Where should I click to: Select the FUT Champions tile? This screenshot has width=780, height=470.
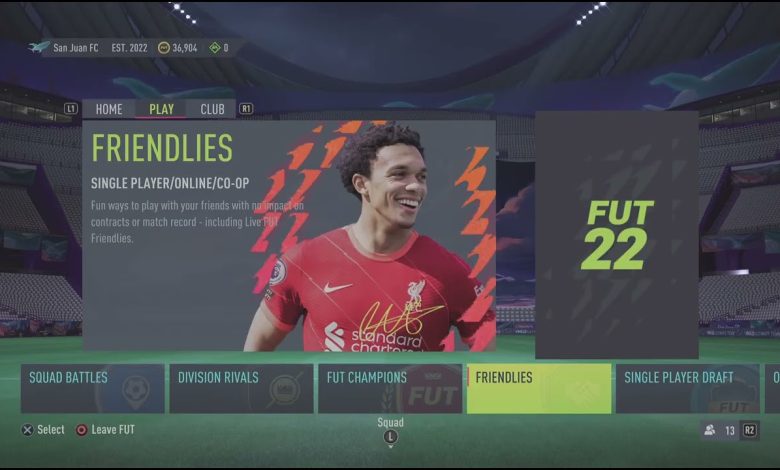point(389,388)
